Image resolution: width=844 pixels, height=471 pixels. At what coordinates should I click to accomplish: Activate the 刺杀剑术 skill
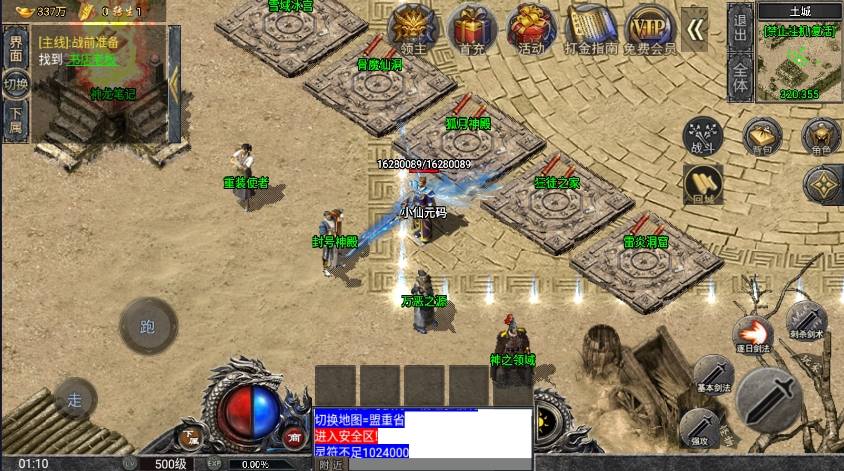pos(806,320)
